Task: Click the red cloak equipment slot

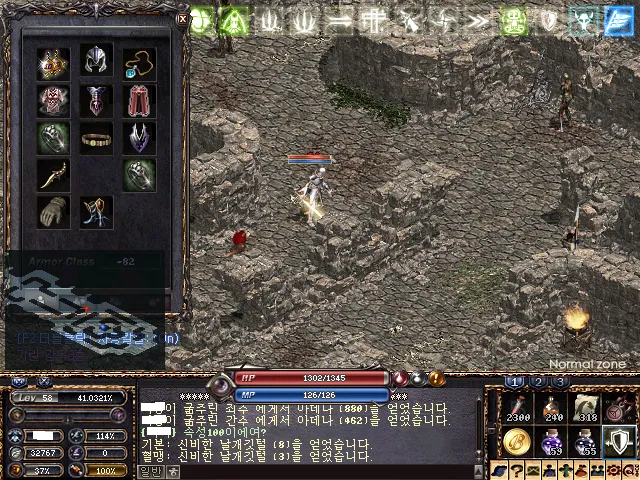Action: coord(140,100)
